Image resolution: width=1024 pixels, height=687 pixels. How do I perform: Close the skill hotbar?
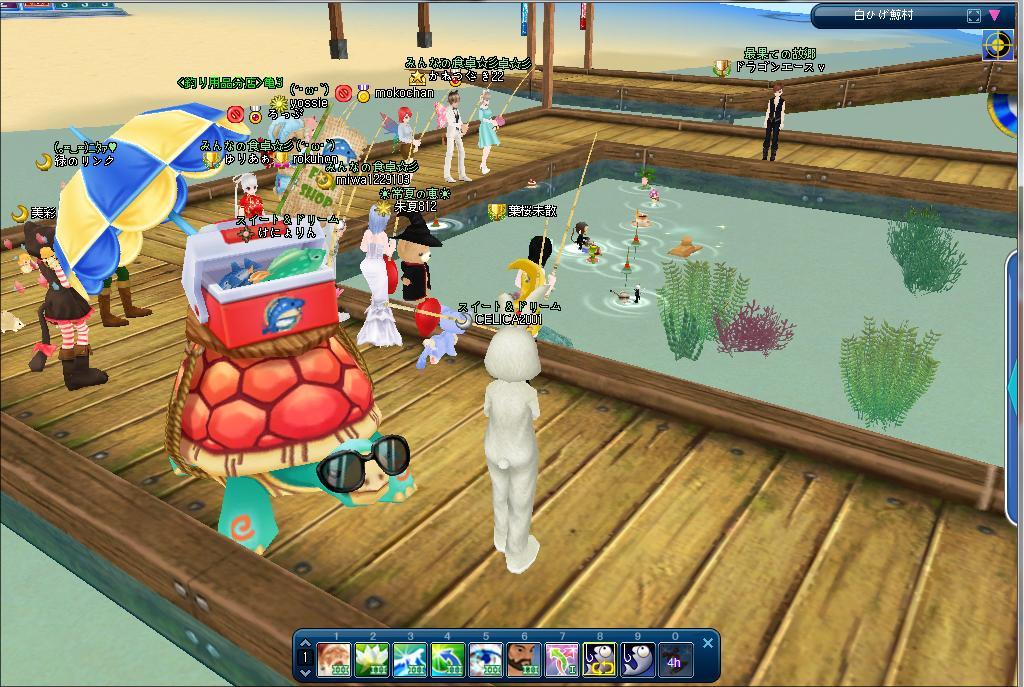(708, 643)
